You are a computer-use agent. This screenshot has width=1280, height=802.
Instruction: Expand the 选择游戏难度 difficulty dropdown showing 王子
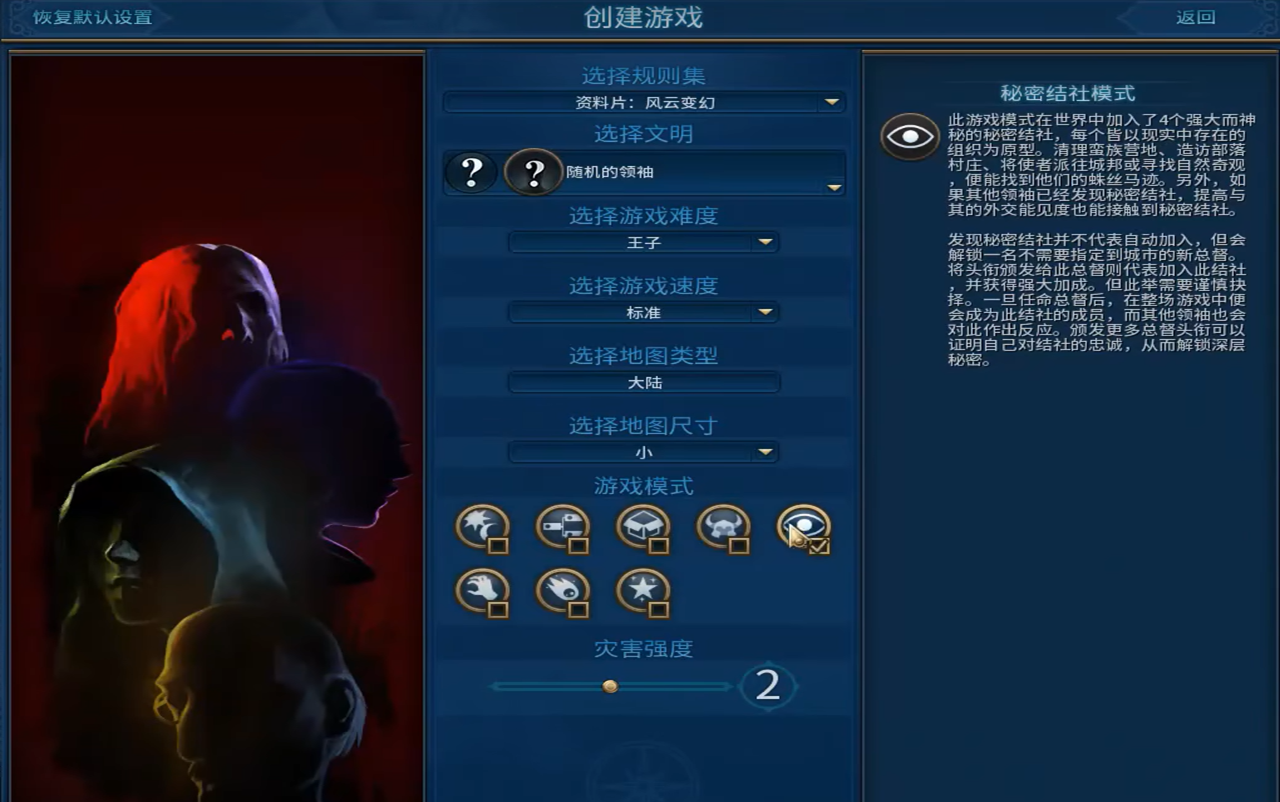tap(644, 242)
